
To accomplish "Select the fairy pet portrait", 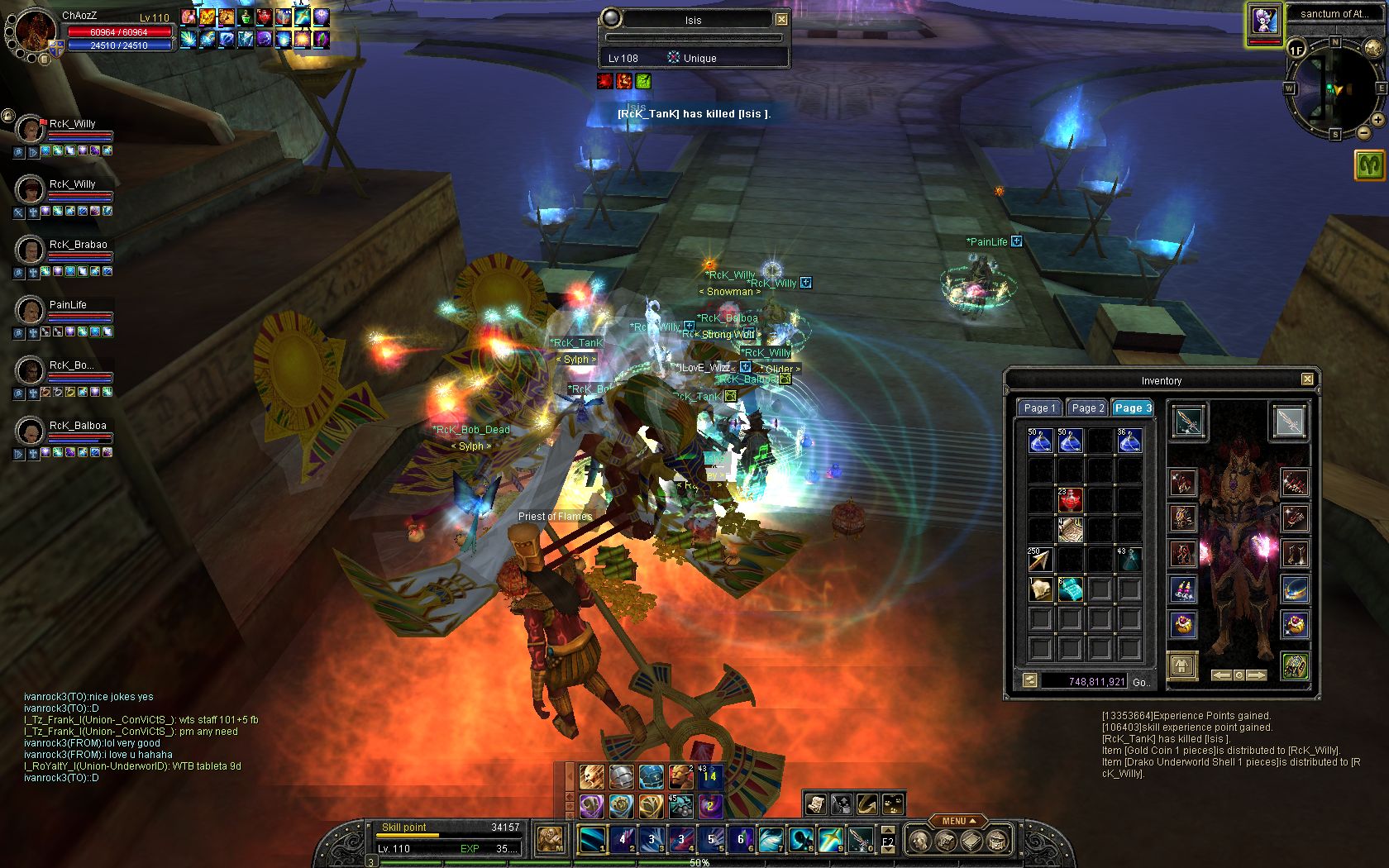I will [x=1264, y=21].
